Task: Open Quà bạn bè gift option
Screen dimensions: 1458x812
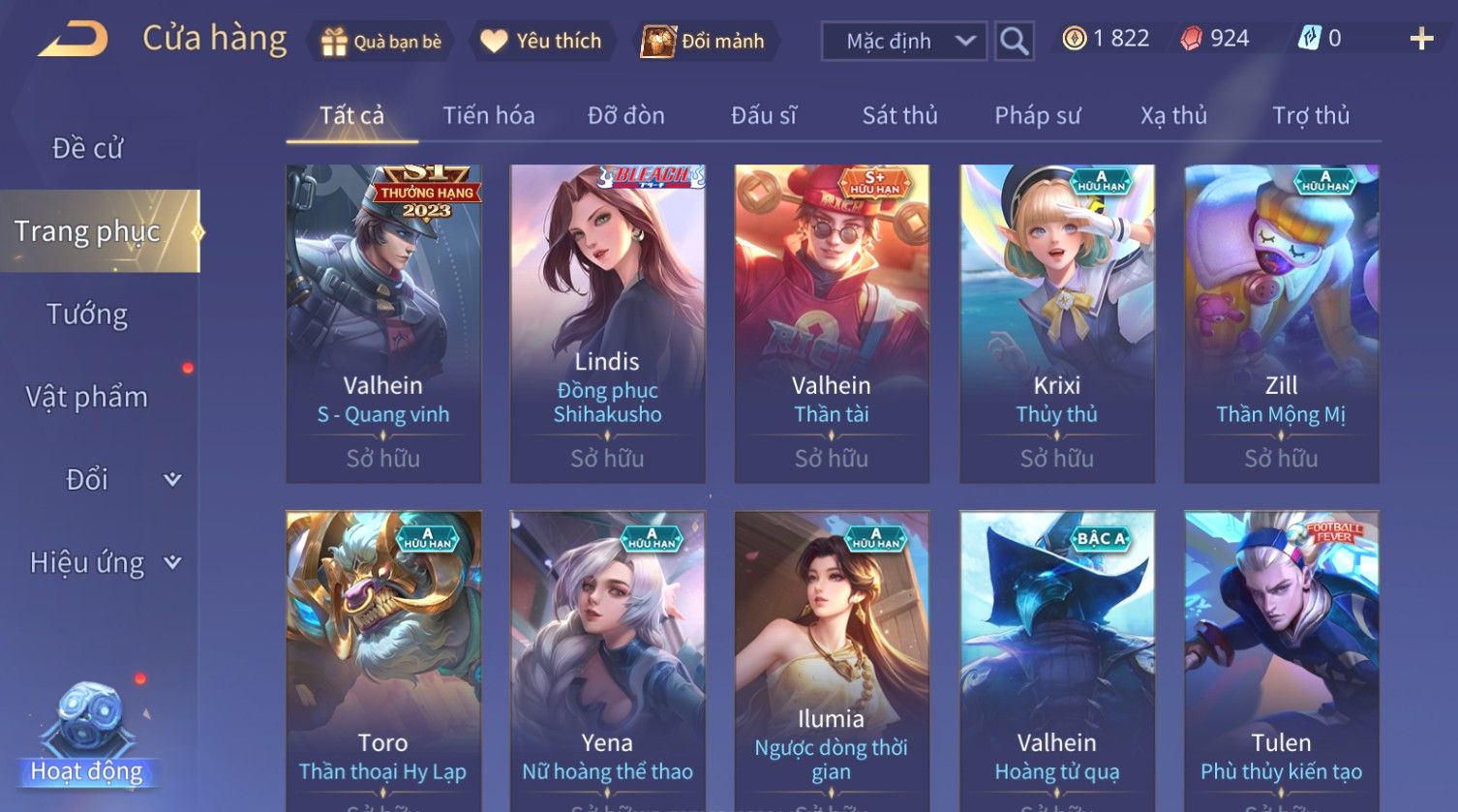Action: pyautogui.click(x=381, y=42)
